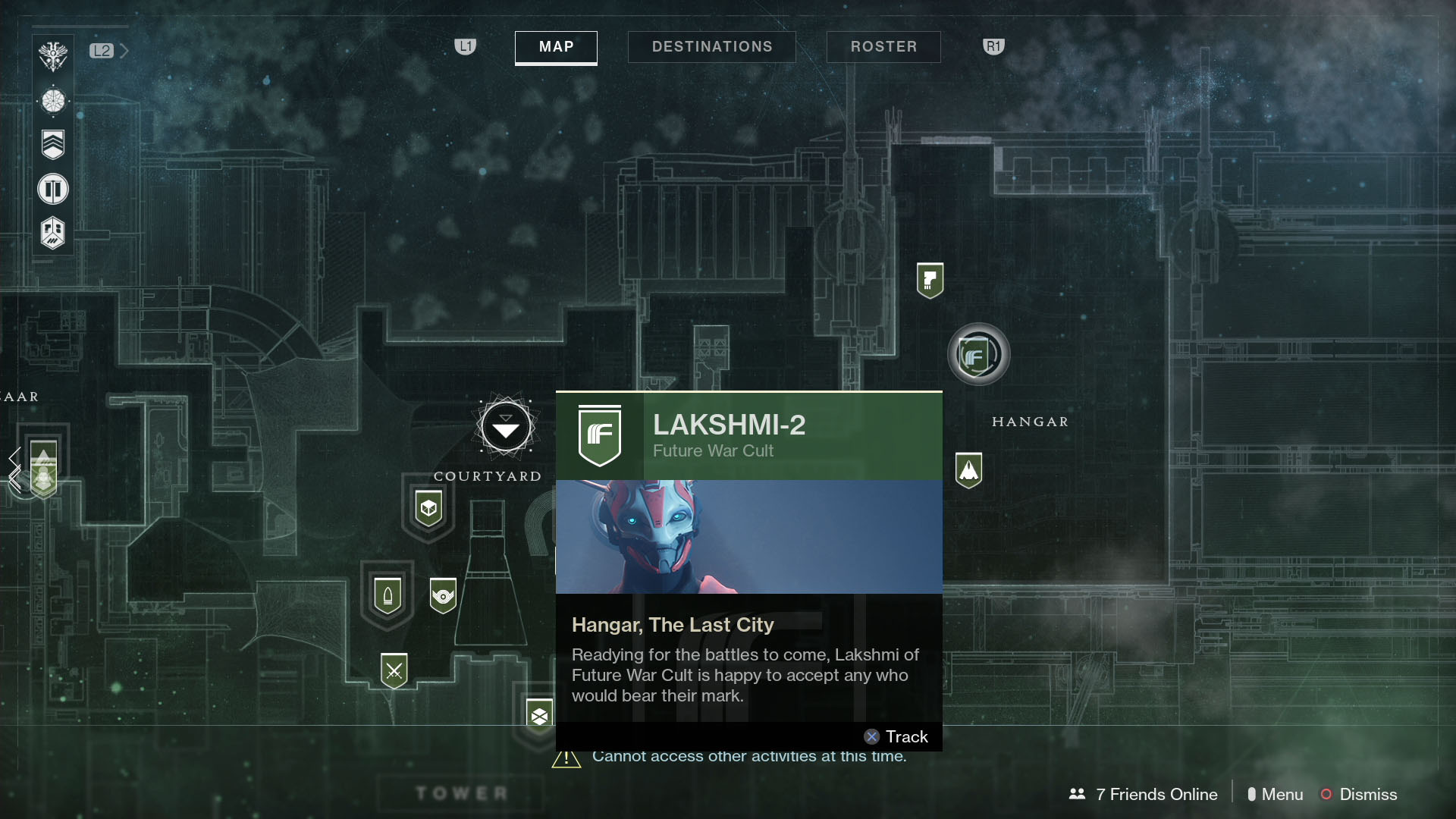Select Lakshmi-2's Future War Cult icon in the Hangar
This screenshot has width=1456, height=819.
(x=978, y=354)
